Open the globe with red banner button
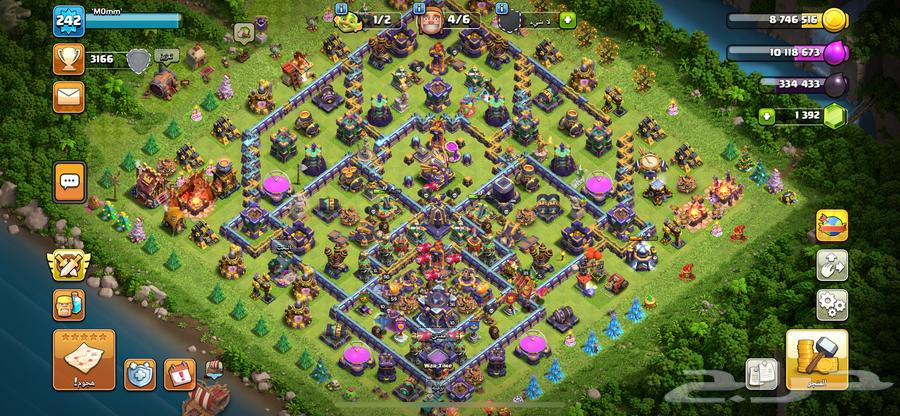This screenshot has height=416, width=900. click(831, 225)
